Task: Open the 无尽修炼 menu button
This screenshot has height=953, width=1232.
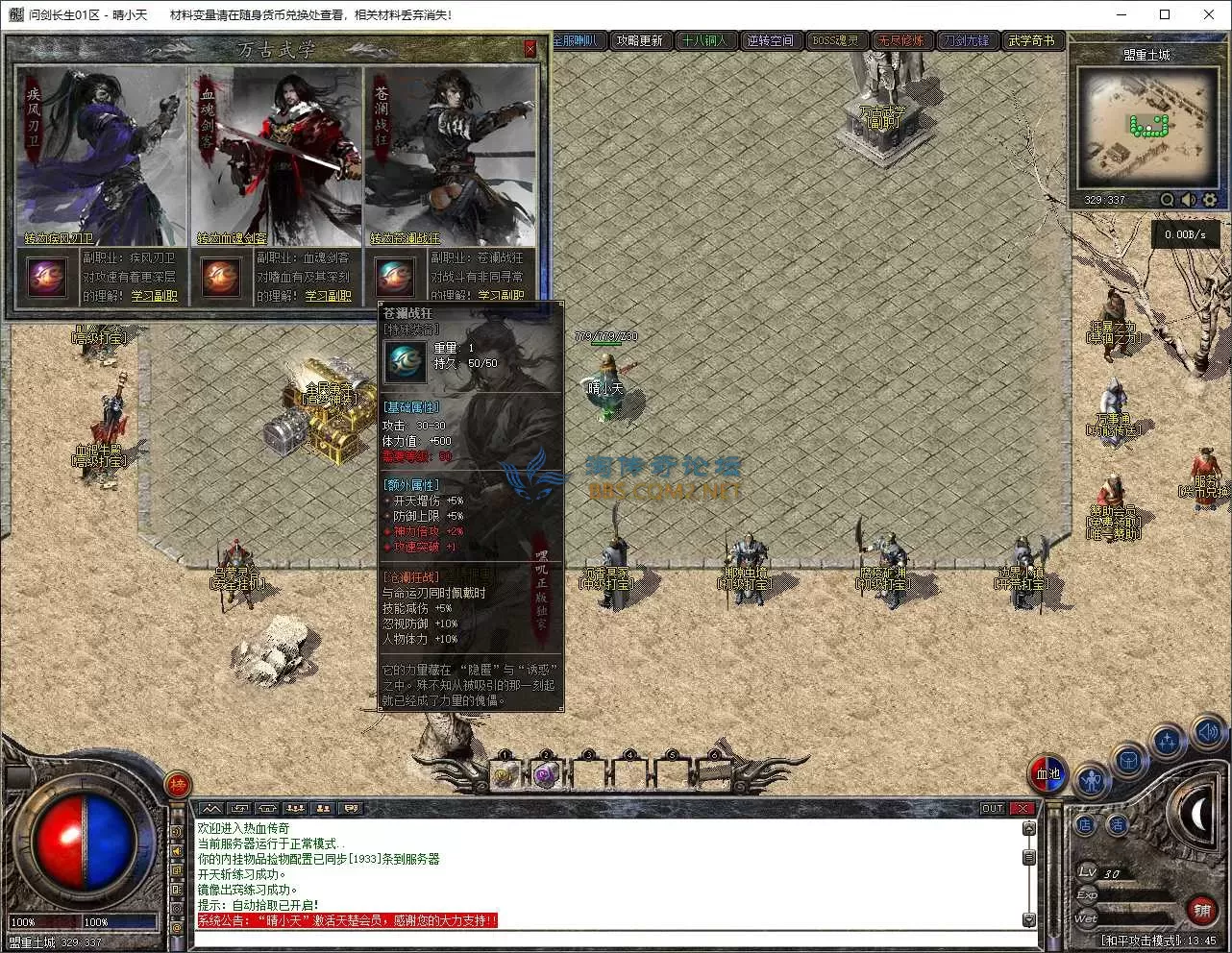Action: (900, 41)
